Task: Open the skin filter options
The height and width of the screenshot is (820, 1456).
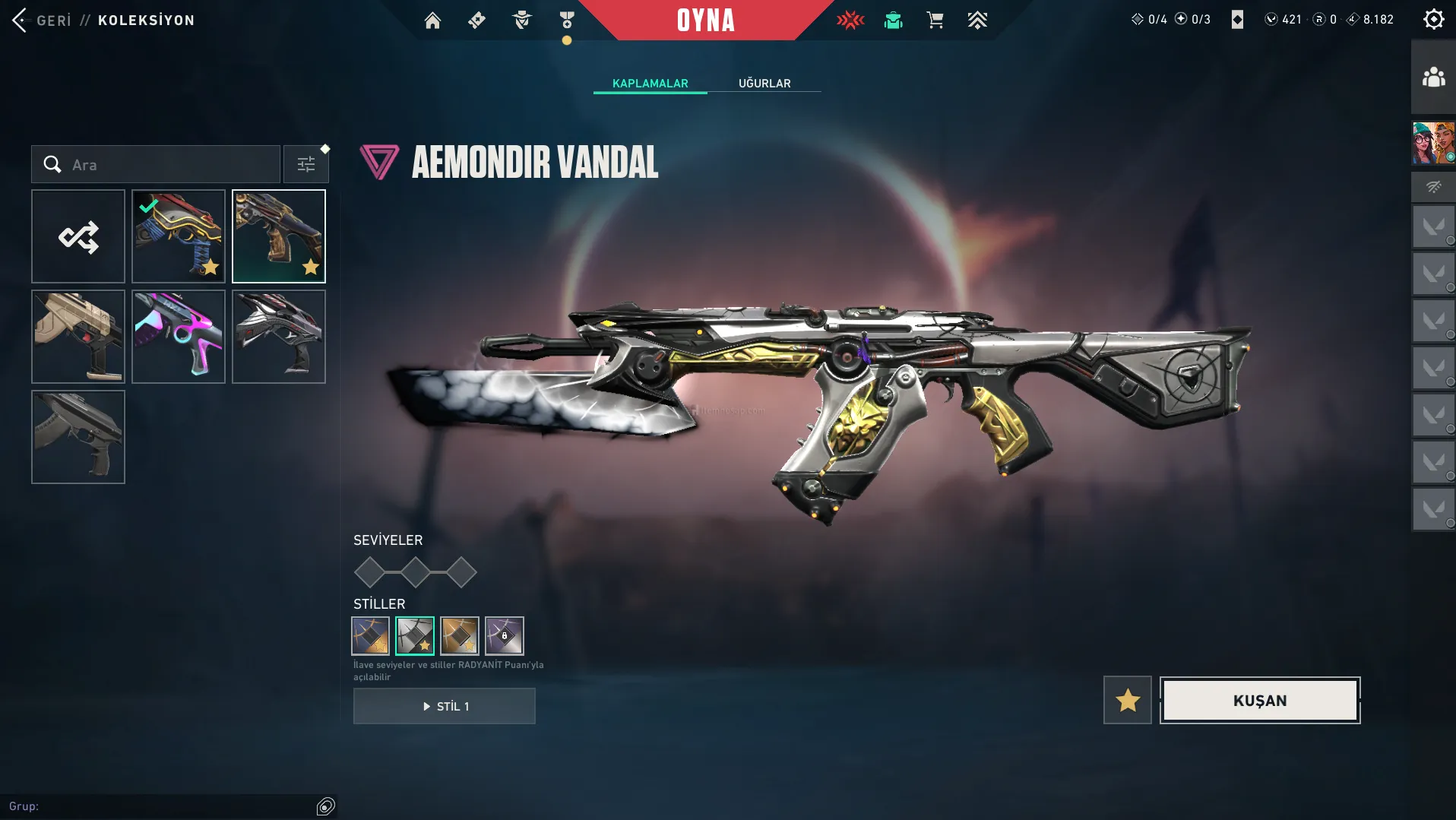Action: pyautogui.click(x=305, y=164)
